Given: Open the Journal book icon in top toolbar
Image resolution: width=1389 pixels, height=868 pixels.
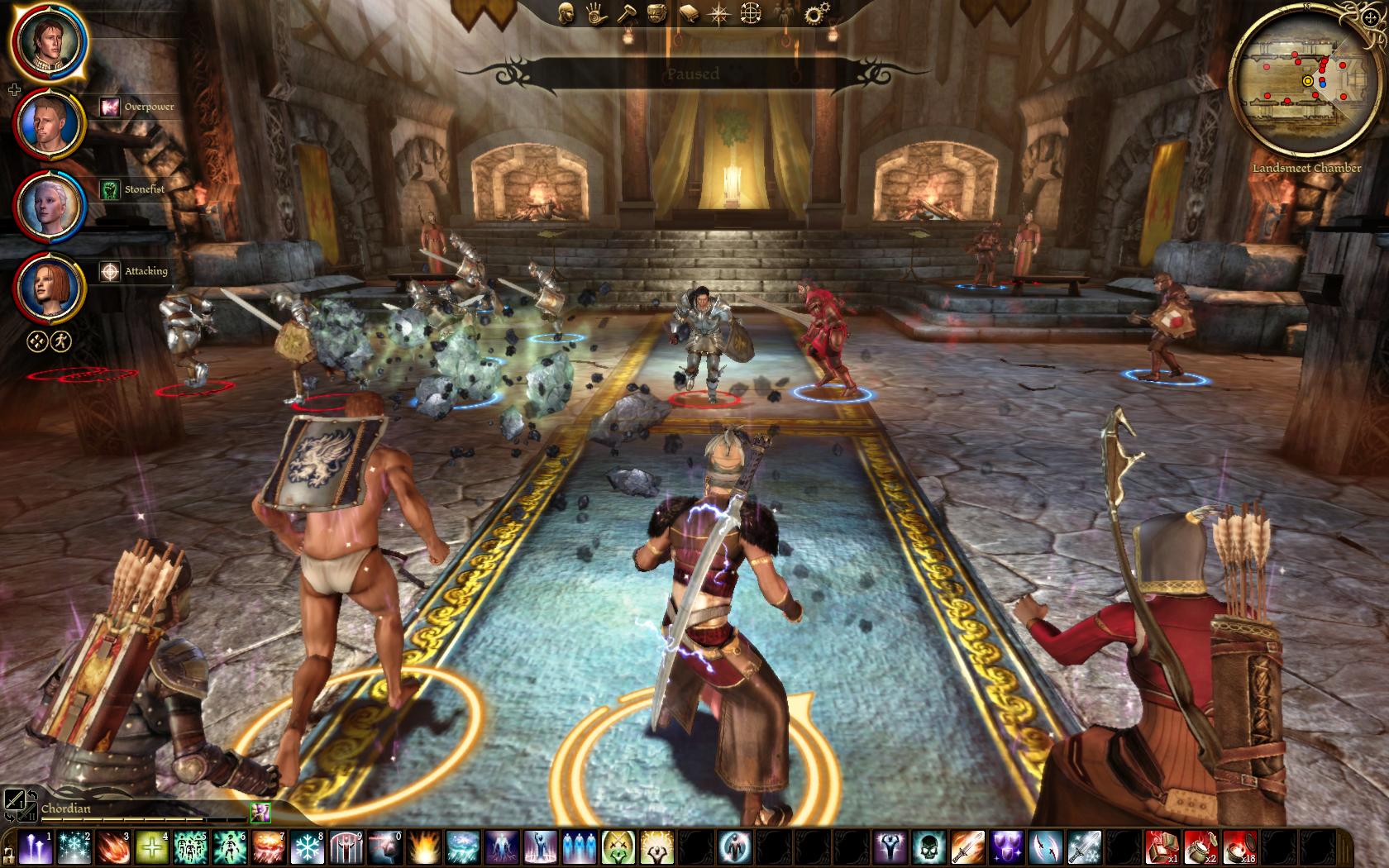Looking at the screenshot, I should tap(689, 12).
